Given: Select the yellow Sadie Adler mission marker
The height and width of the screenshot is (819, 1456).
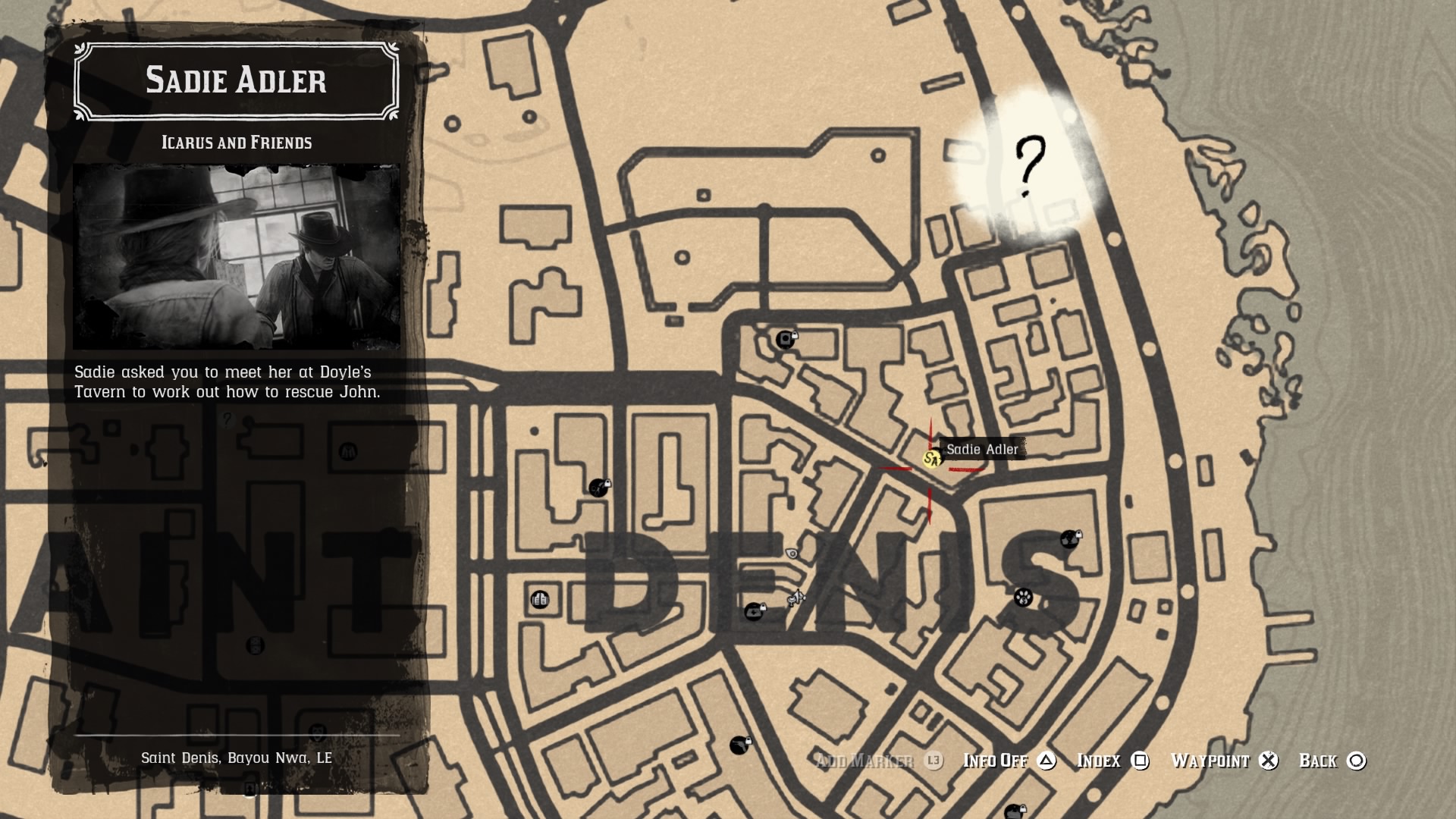Looking at the screenshot, I should click(930, 459).
